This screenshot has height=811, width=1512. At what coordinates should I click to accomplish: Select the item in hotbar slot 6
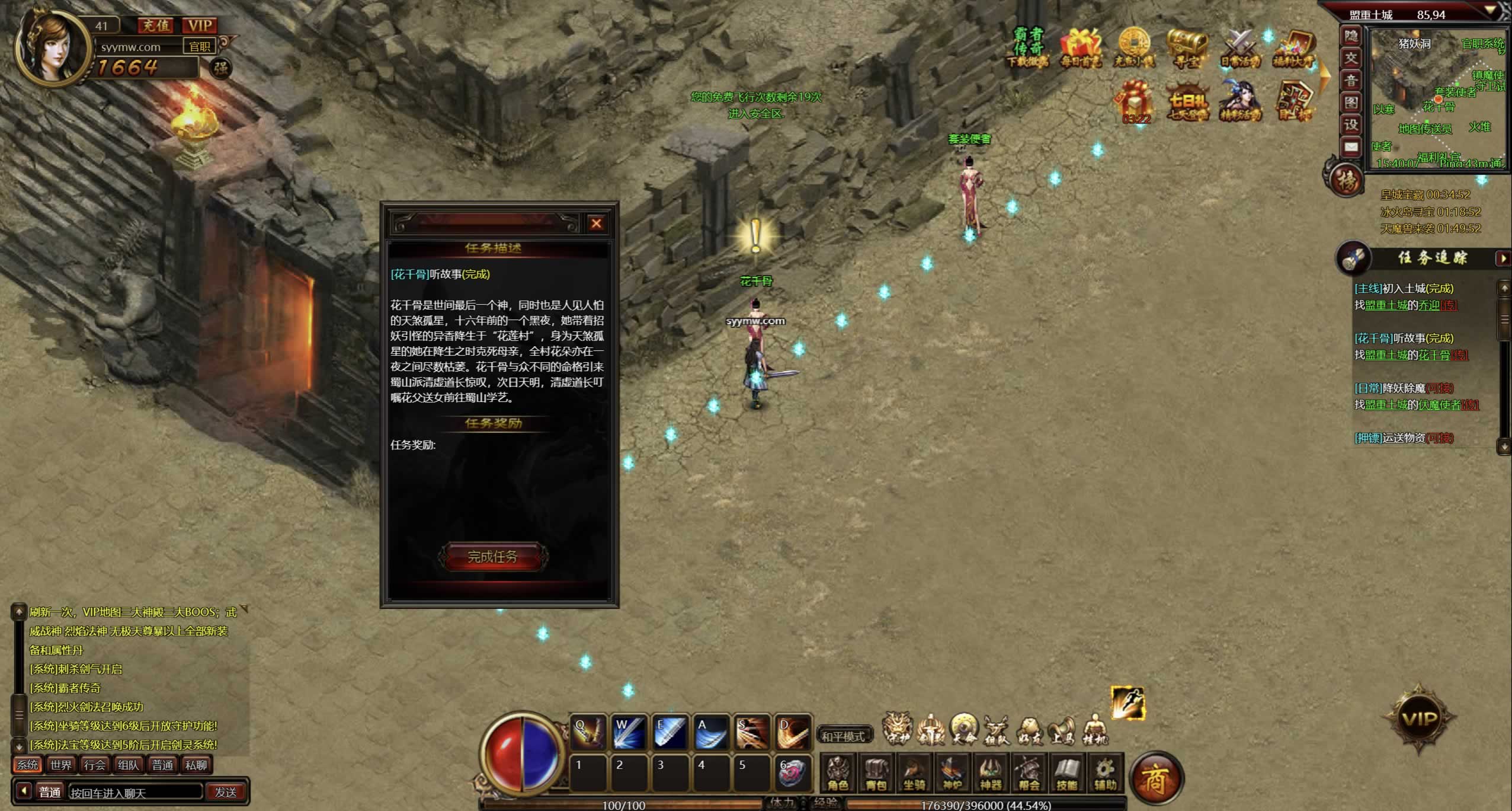point(791,772)
